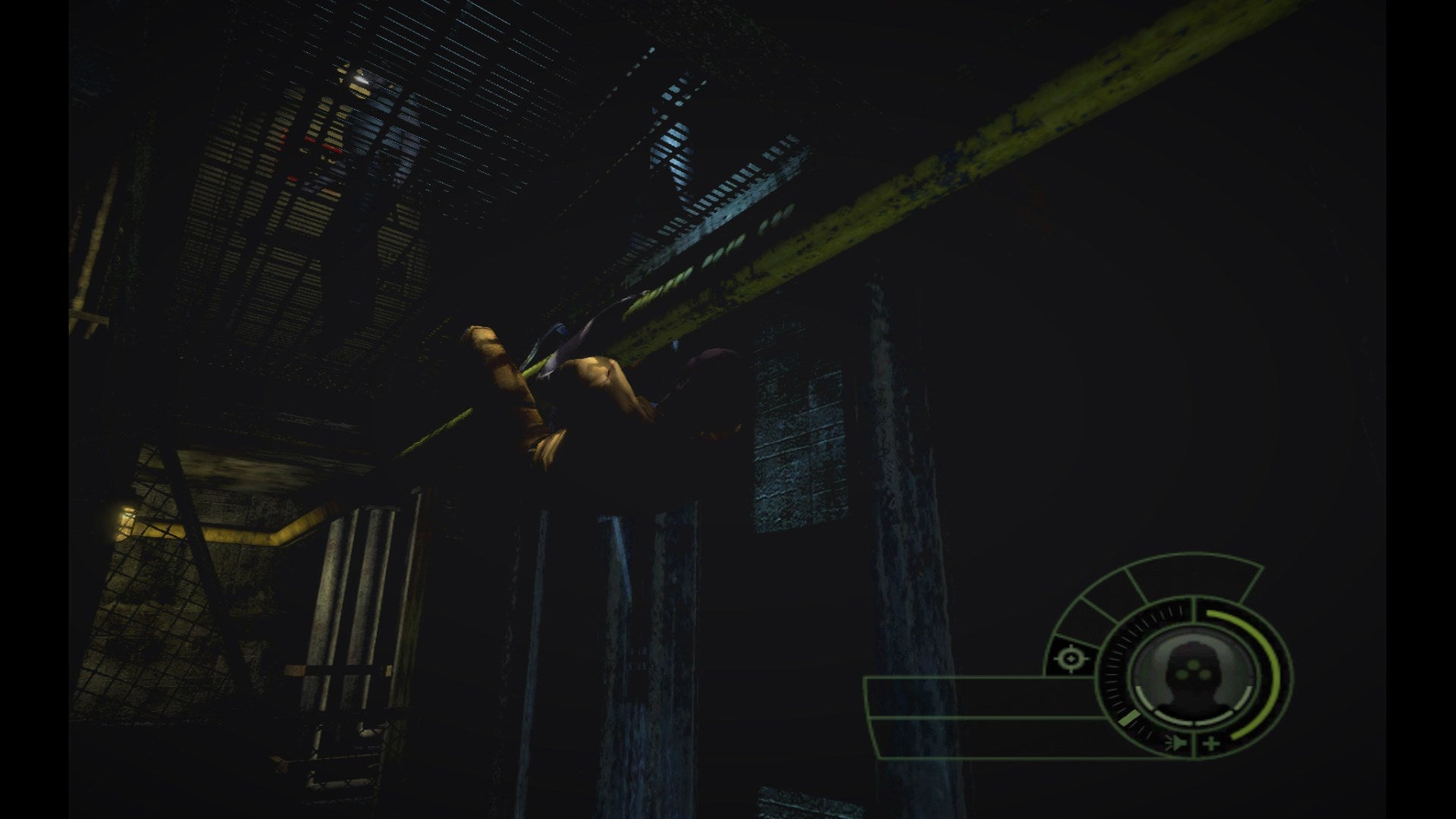
Task: Click the whistle noise icon below the portrait
Action: (x=1177, y=743)
